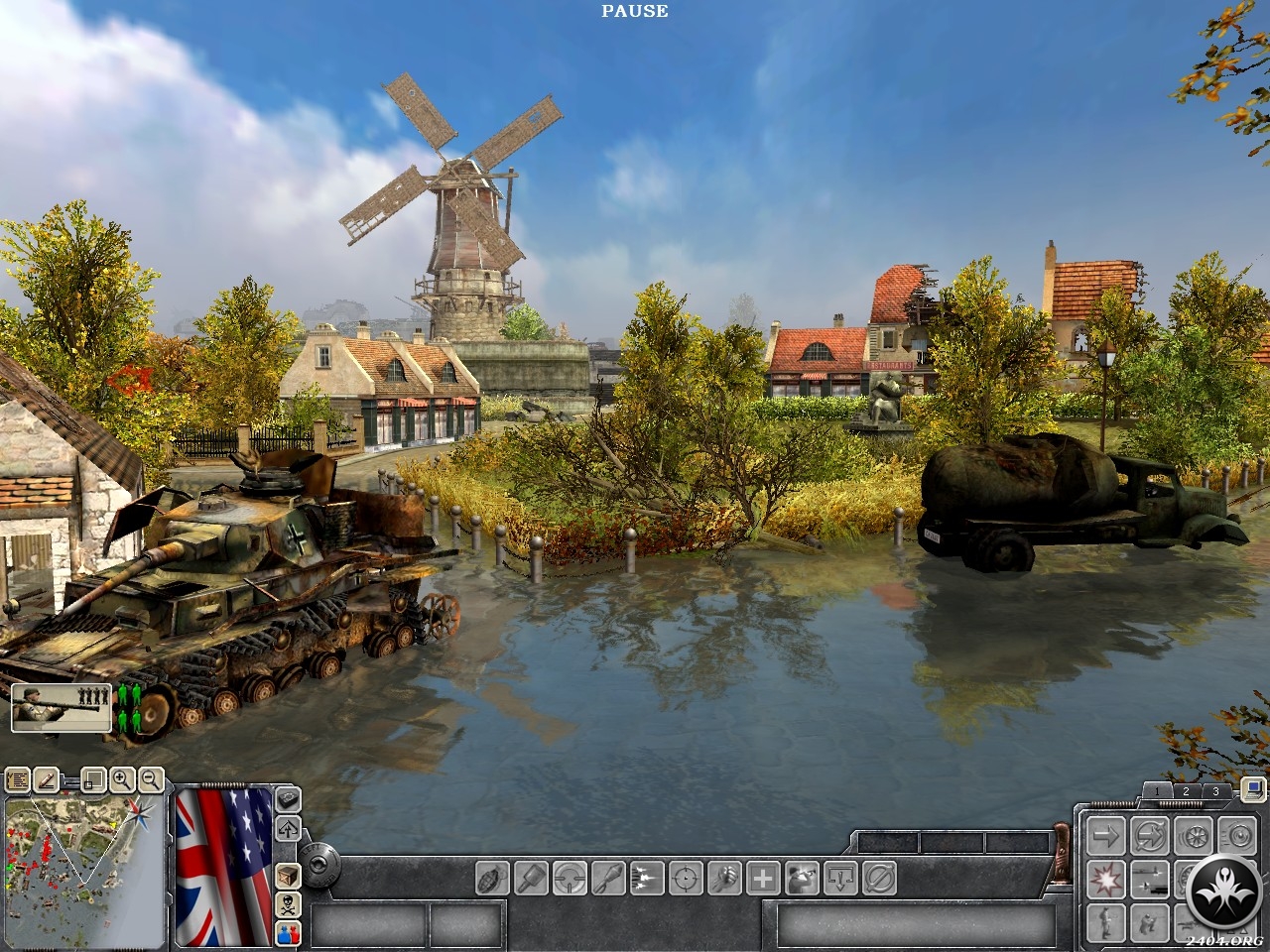
Task: Open the mission objectives notepad
Action: point(18,780)
